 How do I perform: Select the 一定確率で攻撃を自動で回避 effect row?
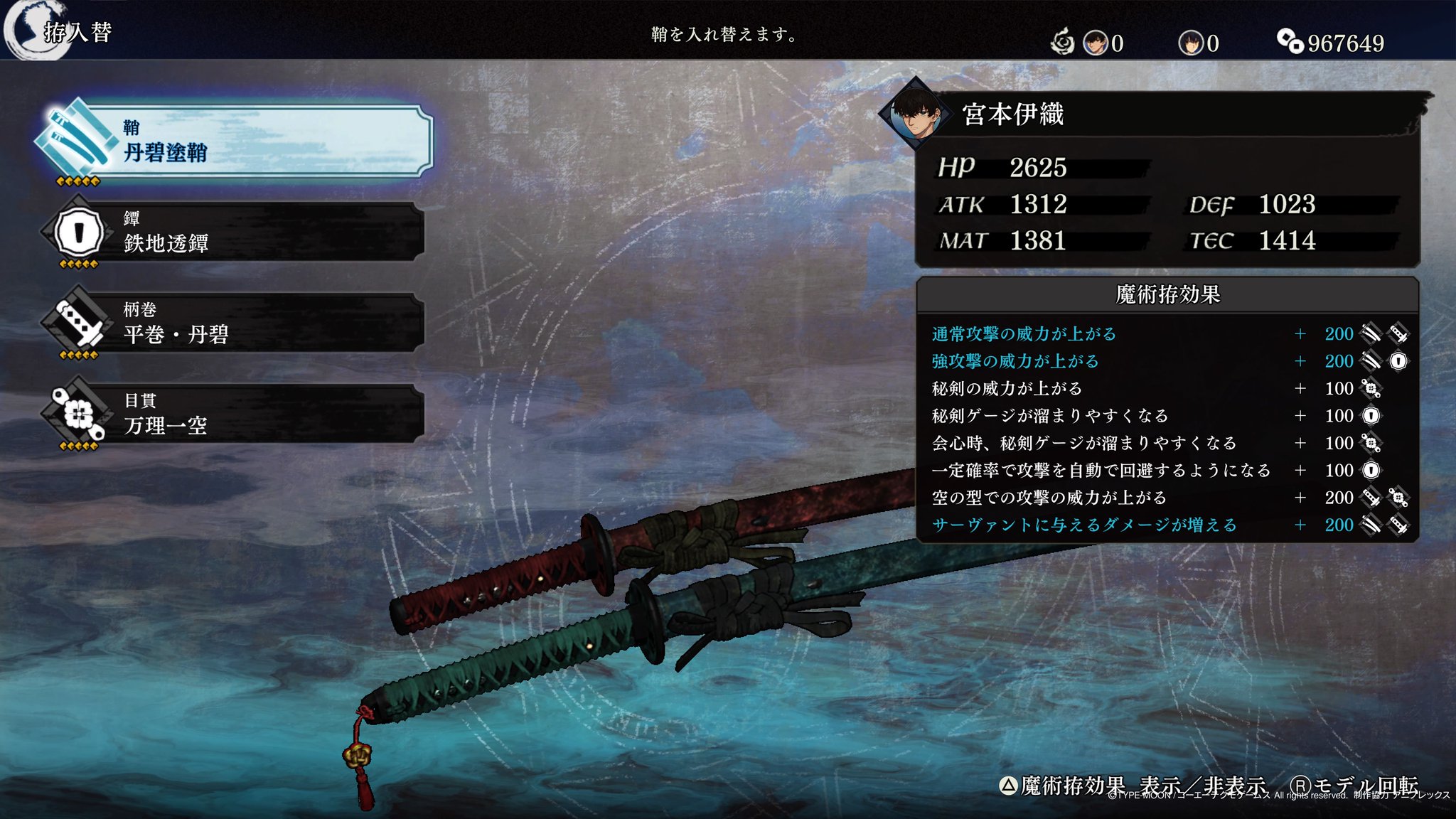[1166, 471]
